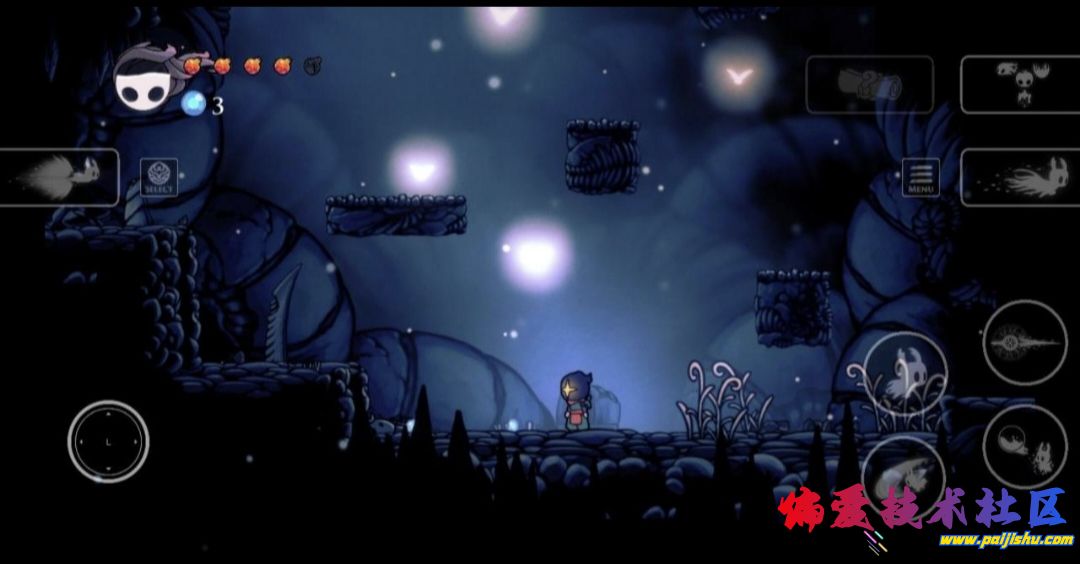Viewport: 1080px width, 564px height.
Task: Open the MENU button
Action: tap(920, 177)
